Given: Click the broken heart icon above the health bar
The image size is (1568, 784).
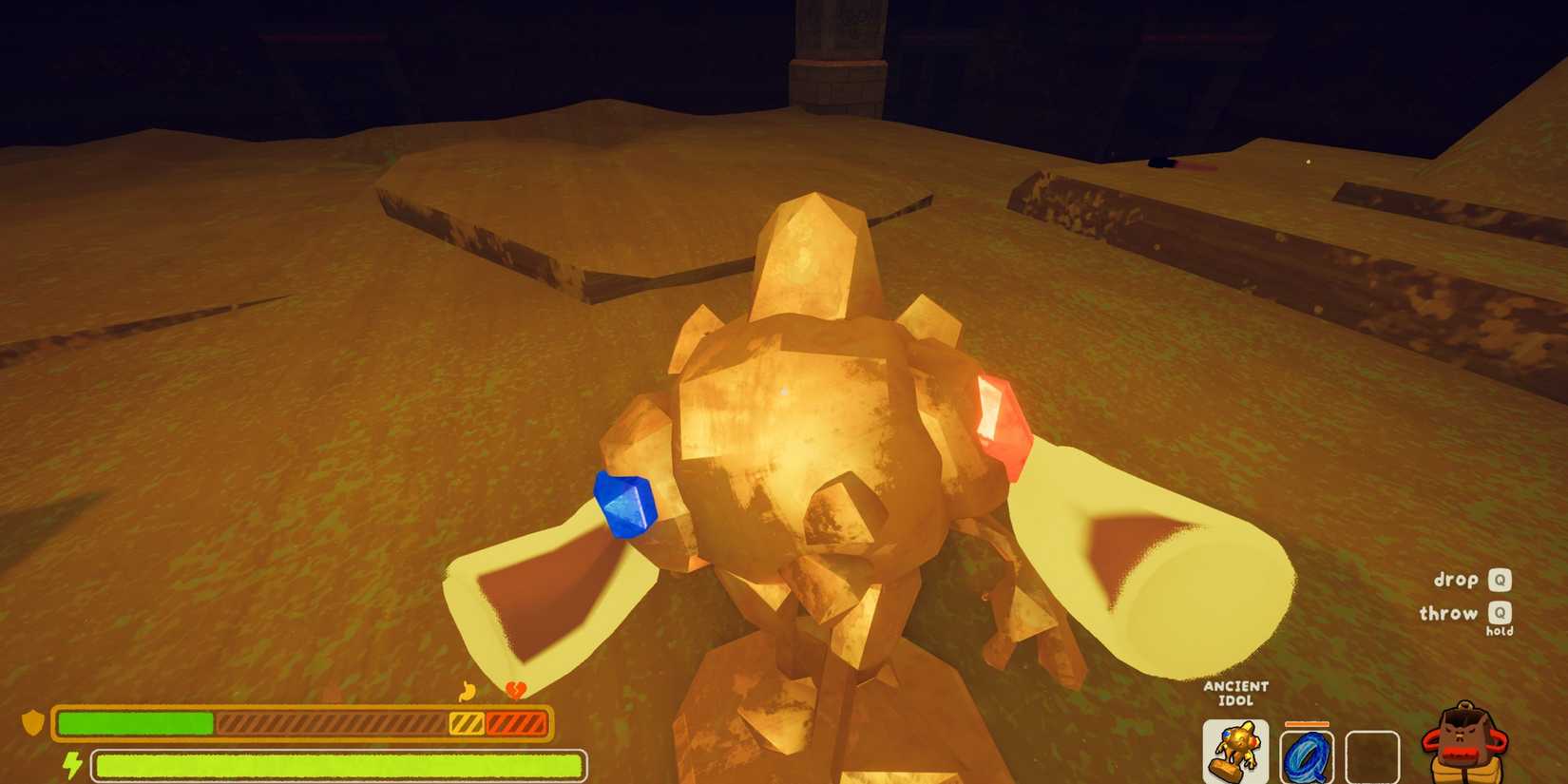Looking at the screenshot, I should click(514, 690).
